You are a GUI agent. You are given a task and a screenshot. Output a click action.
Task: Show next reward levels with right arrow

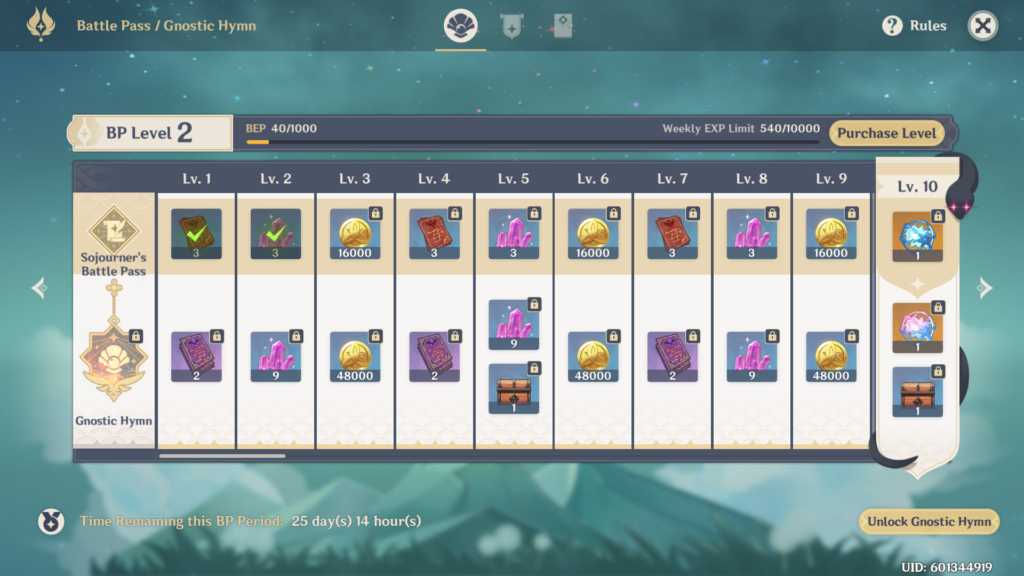click(985, 288)
